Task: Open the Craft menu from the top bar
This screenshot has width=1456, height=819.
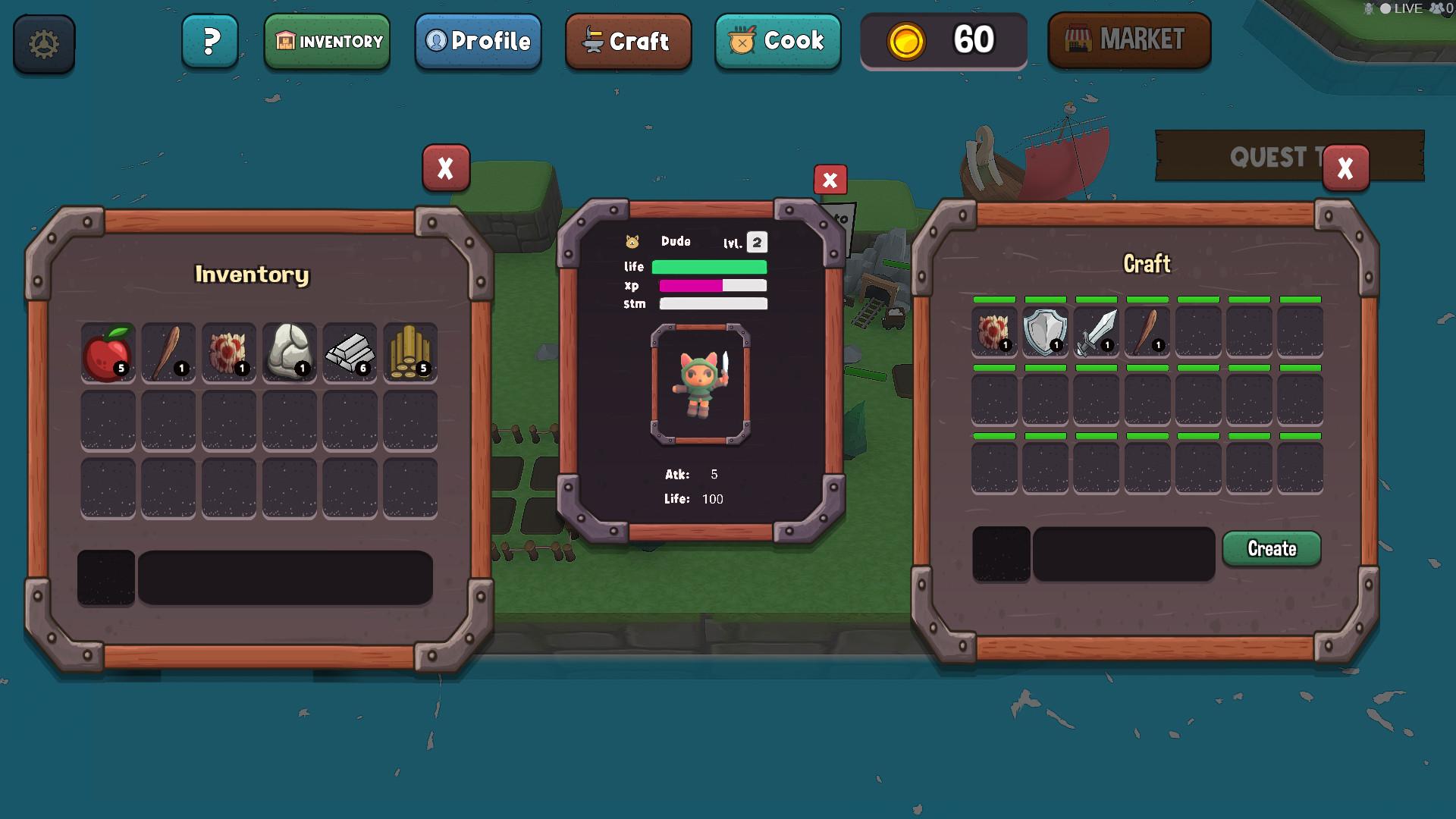Action: coord(628,42)
